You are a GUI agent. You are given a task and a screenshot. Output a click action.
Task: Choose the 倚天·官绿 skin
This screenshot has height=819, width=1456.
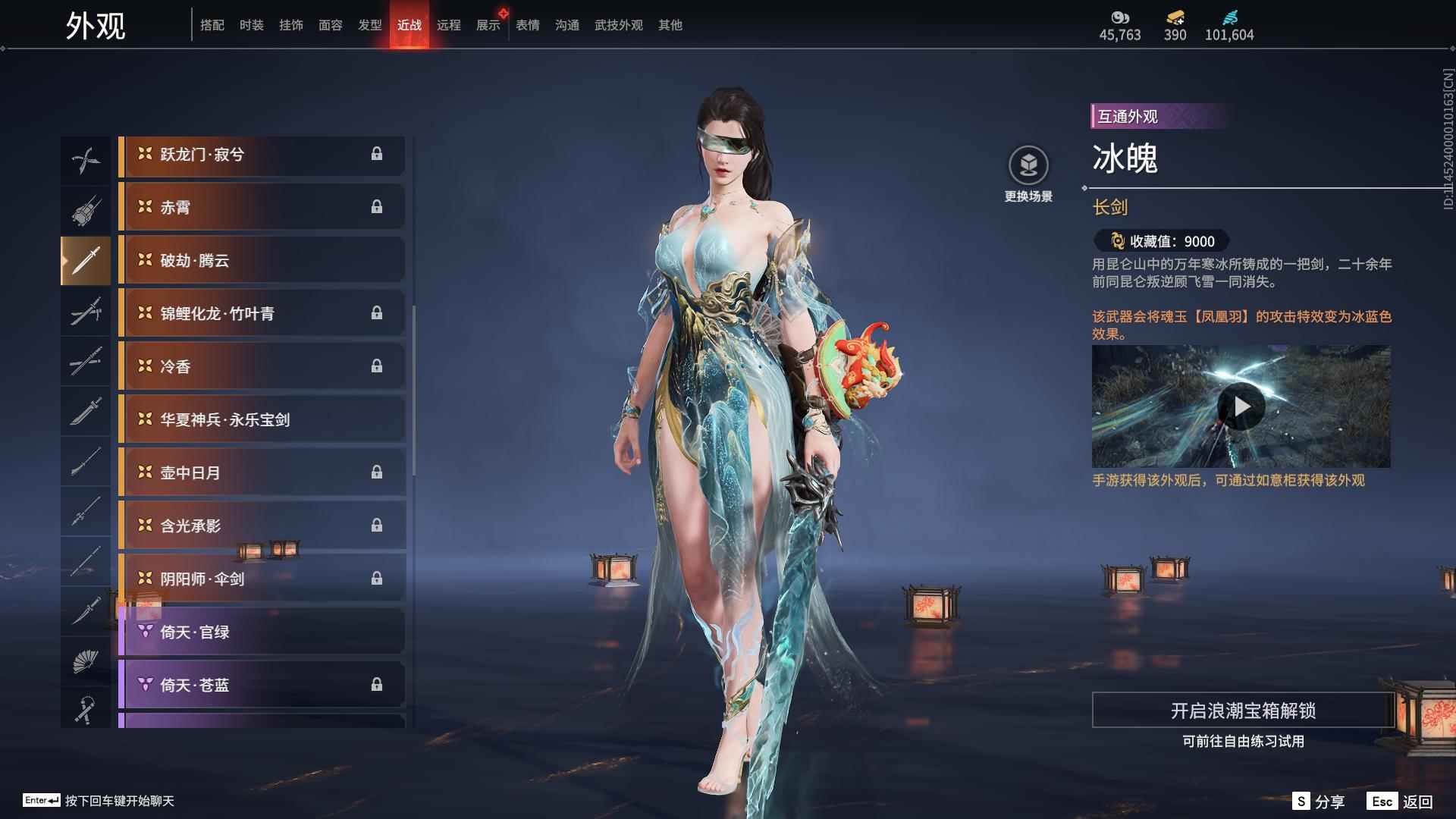tap(262, 632)
